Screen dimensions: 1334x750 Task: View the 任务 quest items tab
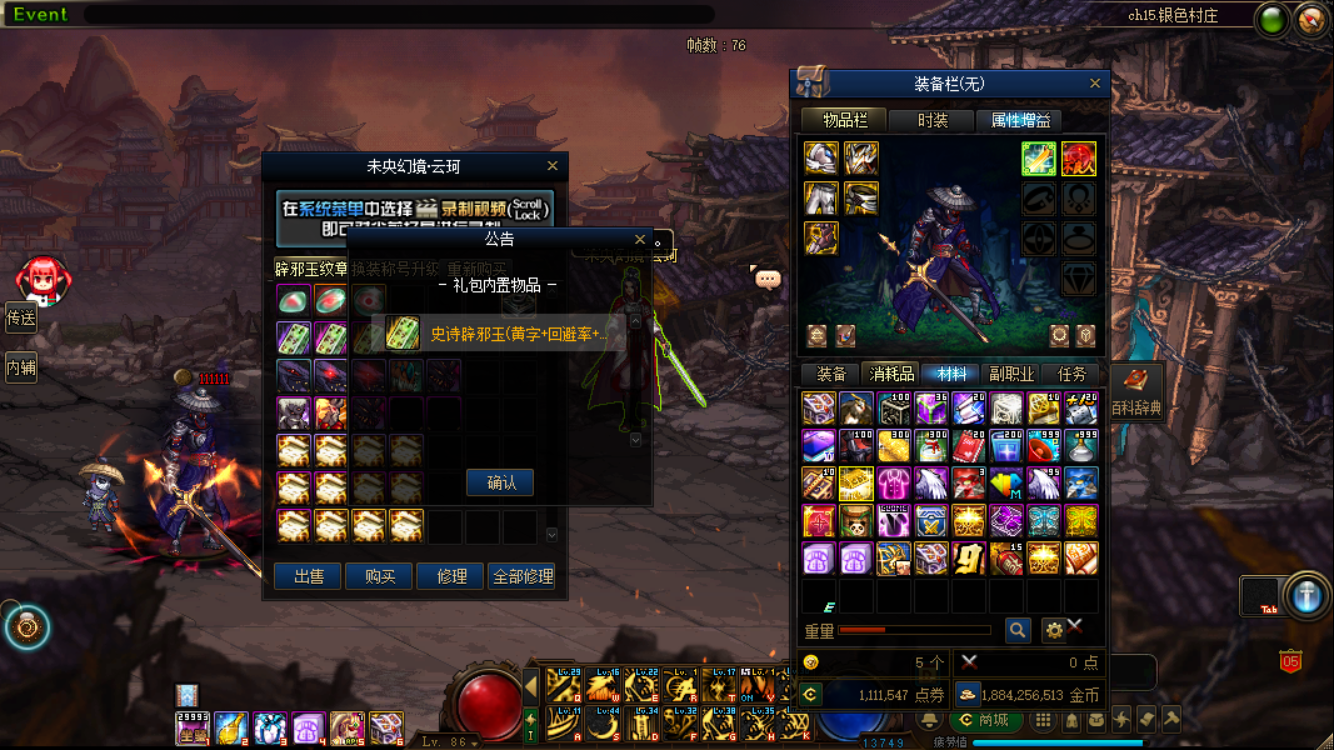1071,374
